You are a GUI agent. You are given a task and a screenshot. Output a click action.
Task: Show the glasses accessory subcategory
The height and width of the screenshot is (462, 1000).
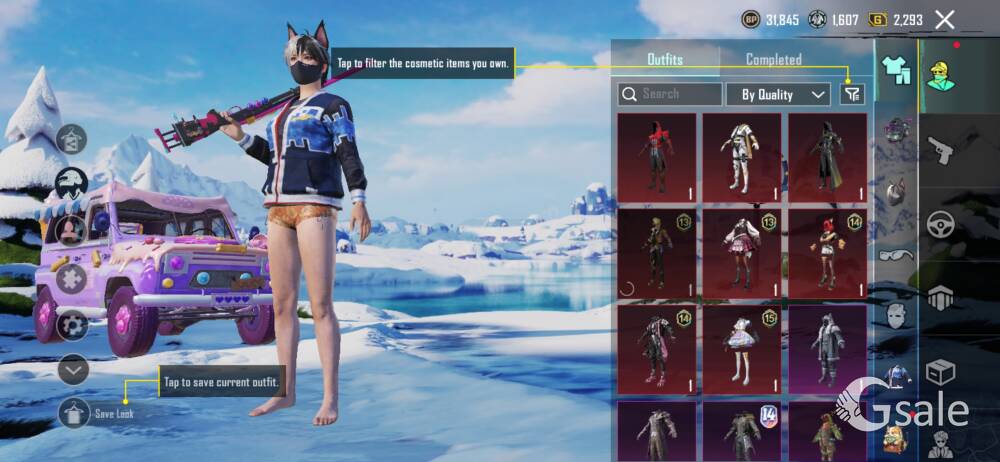click(895, 254)
